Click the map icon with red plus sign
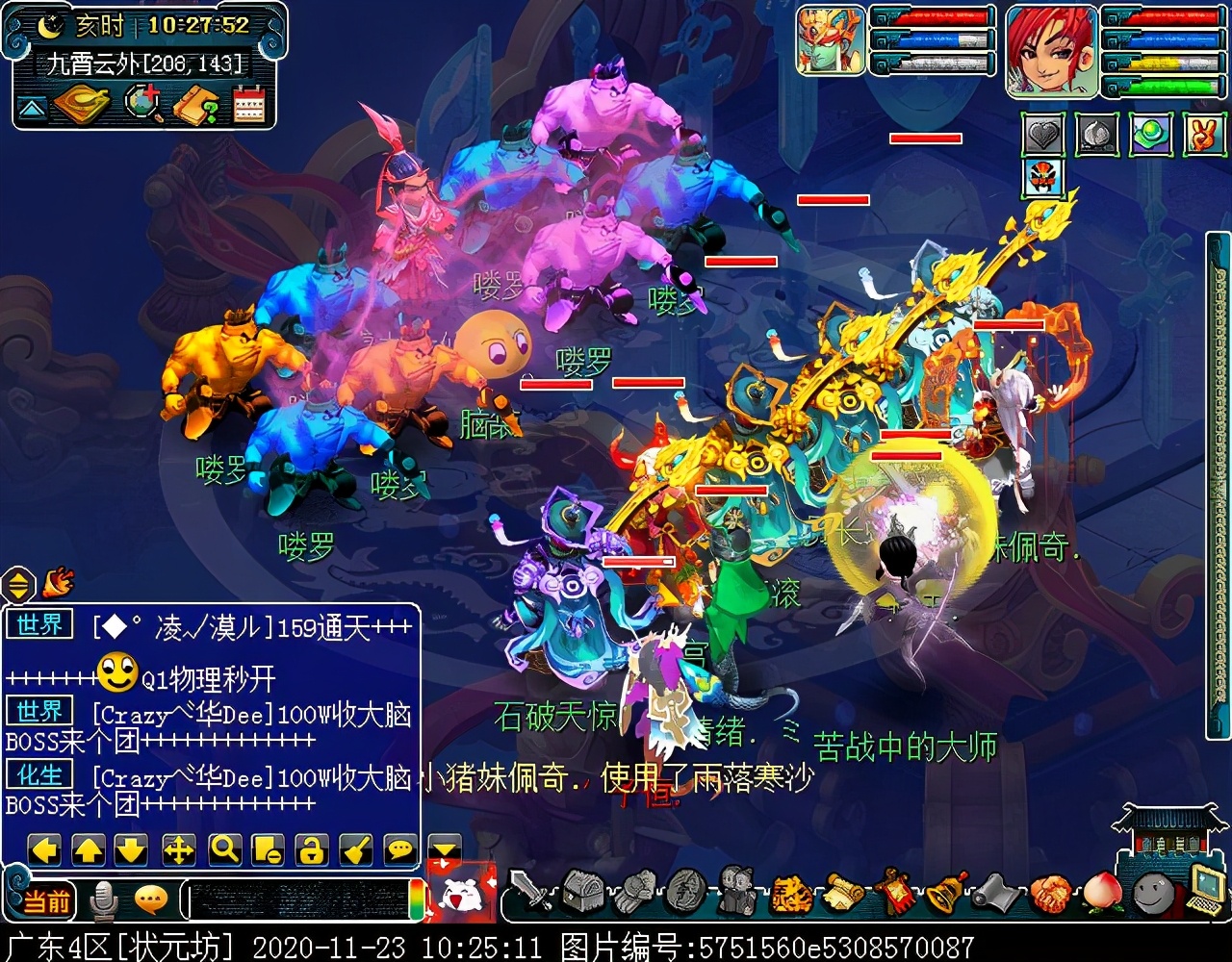Screen dimensions: 1232x962 [142, 102]
